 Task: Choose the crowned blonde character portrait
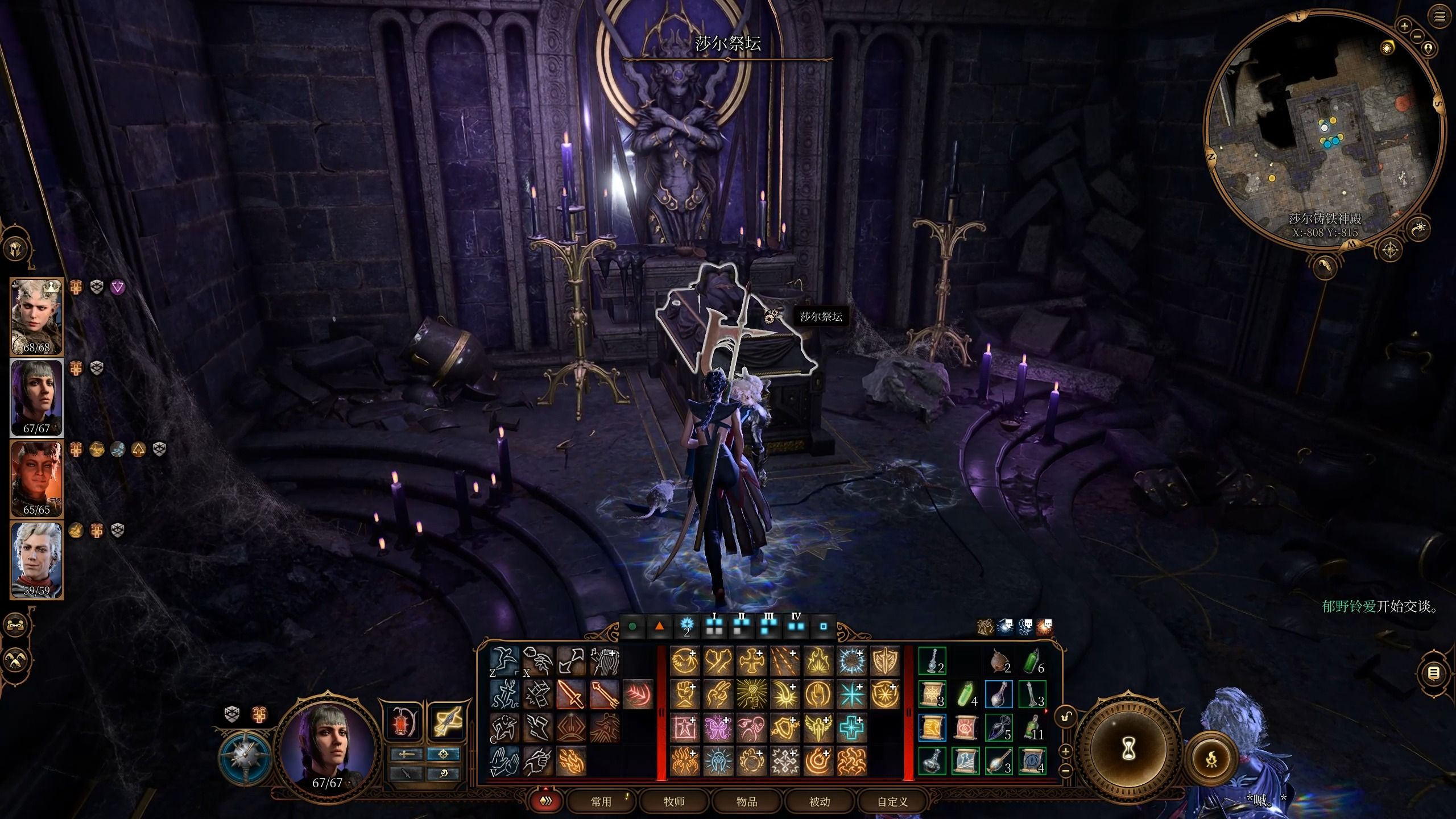[37, 316]
